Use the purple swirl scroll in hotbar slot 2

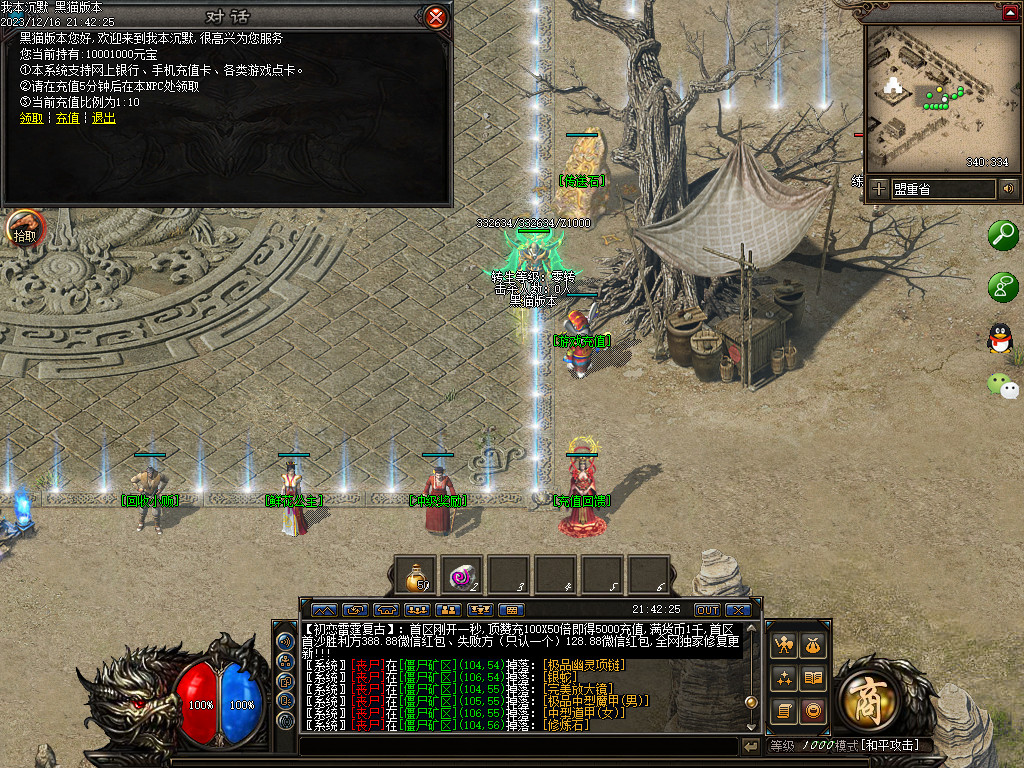click(463, 576)
